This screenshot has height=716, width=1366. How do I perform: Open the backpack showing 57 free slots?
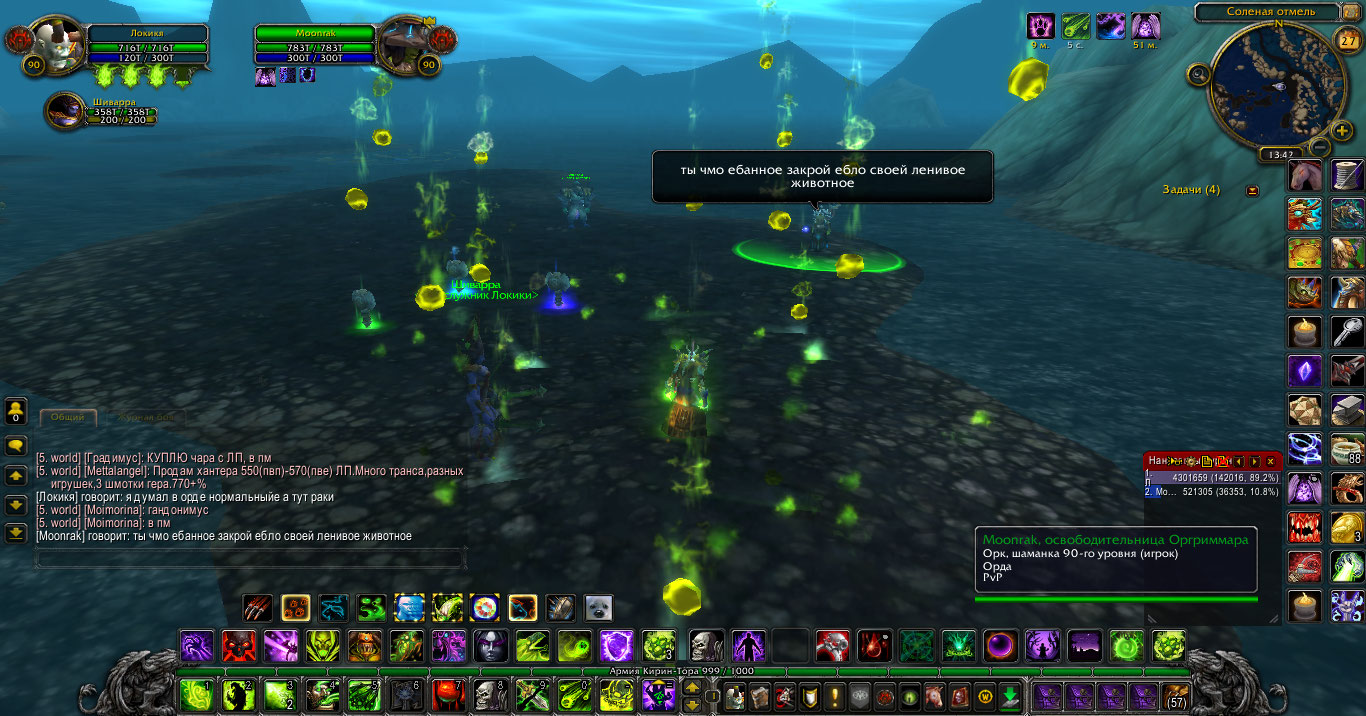coord(1175,695)
